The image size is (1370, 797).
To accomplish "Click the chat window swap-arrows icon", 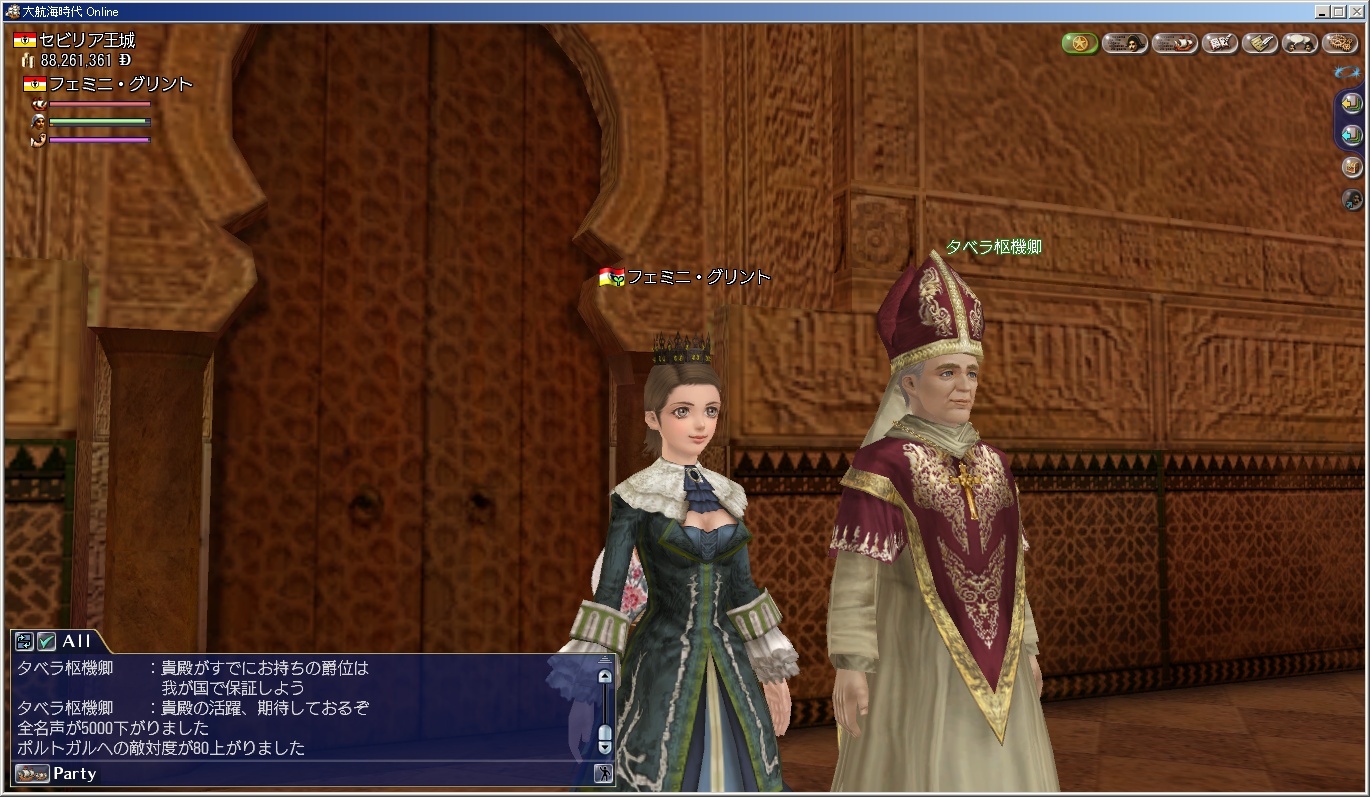I will click(x=25, y=641).
